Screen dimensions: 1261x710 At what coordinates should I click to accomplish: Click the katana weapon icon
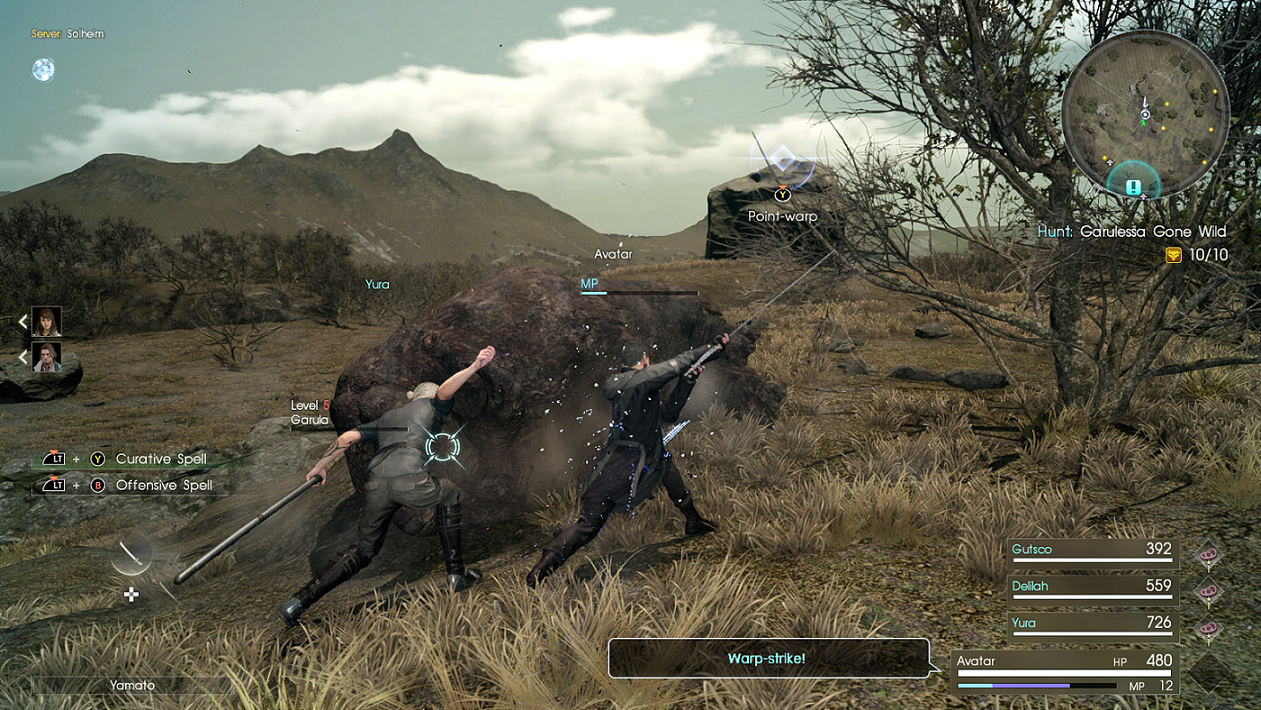[x=131, y=555]
